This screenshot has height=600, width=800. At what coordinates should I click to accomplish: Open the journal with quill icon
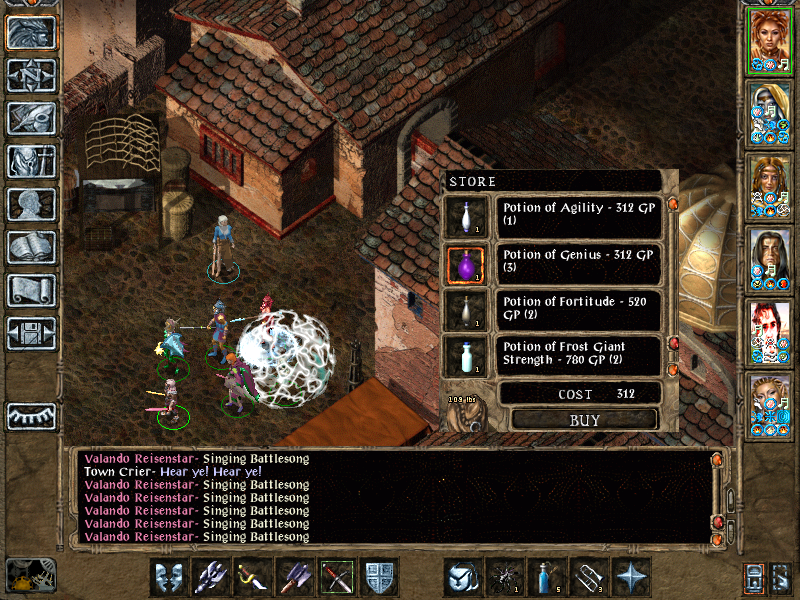pyautogui.click(x=31, y=118)
